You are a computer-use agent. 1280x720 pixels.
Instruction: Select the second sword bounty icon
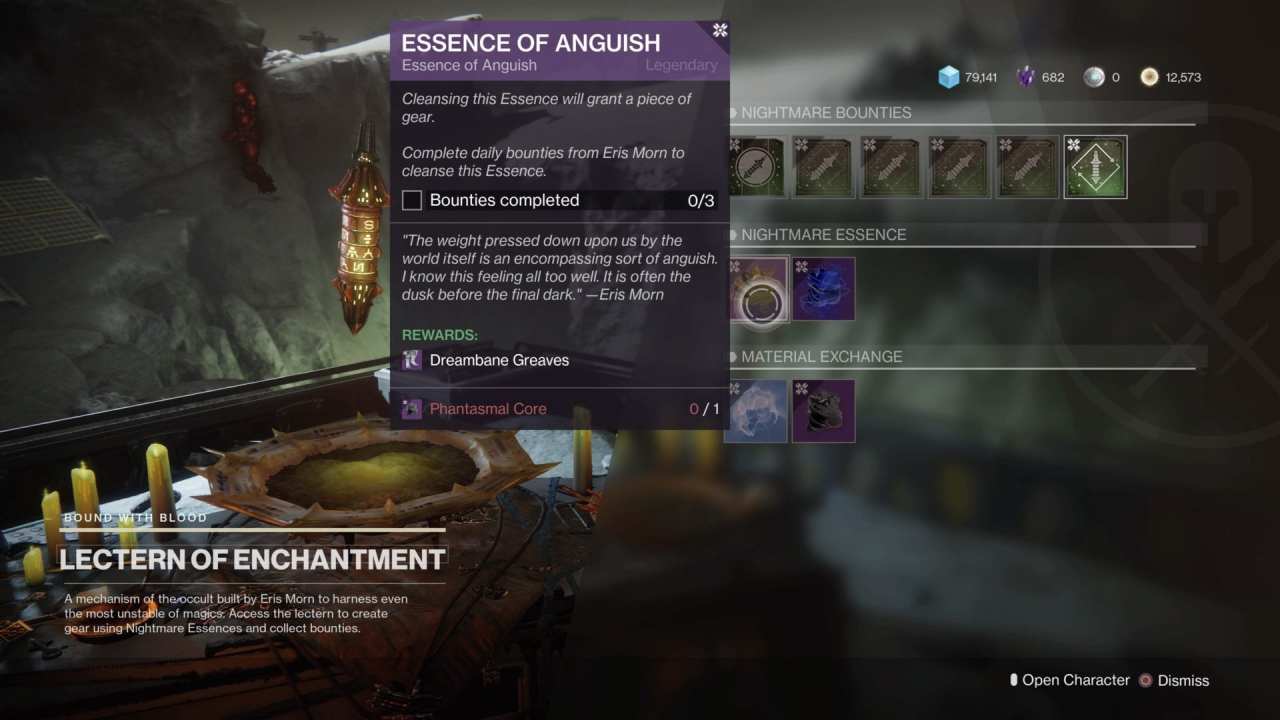[891, 166]
